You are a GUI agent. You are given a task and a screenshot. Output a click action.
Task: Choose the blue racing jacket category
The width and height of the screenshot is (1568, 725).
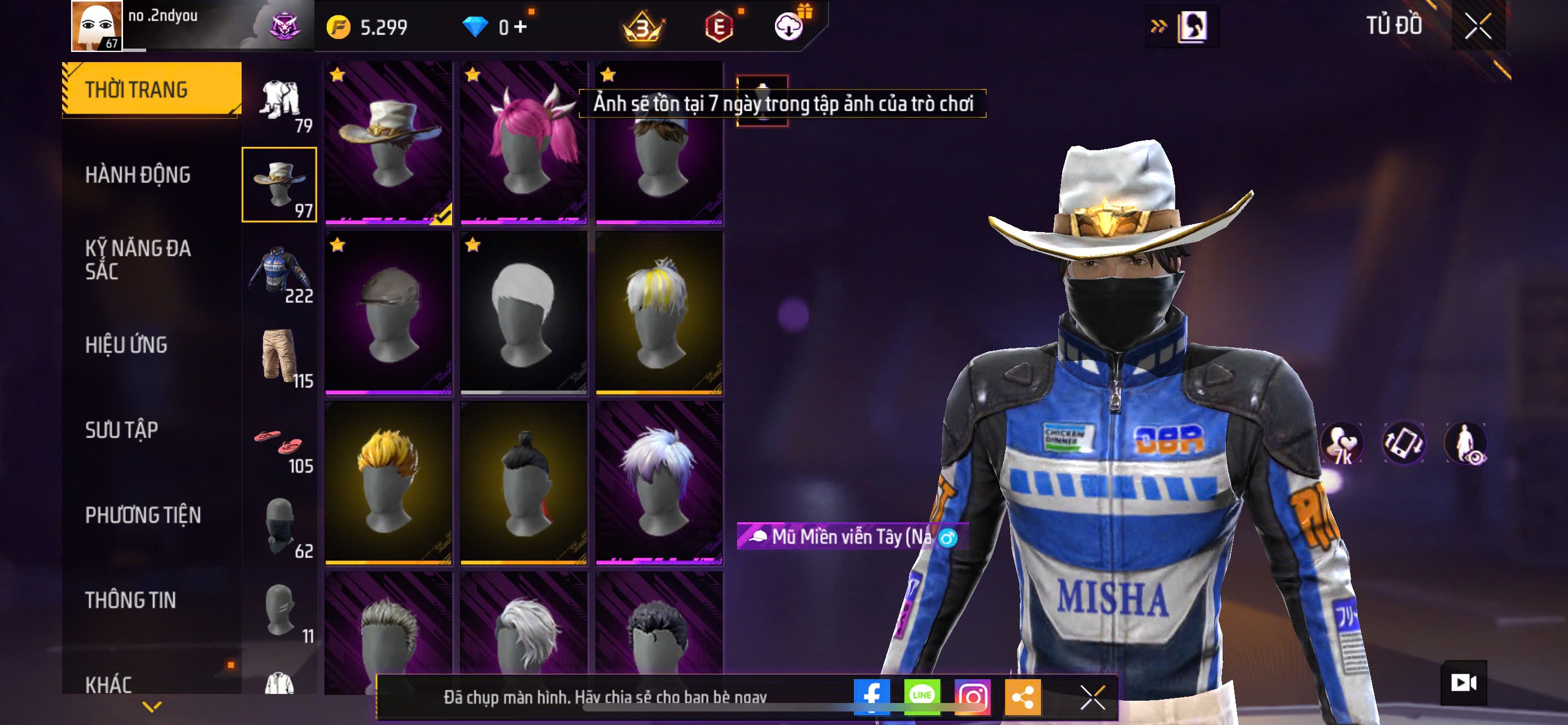279,272
